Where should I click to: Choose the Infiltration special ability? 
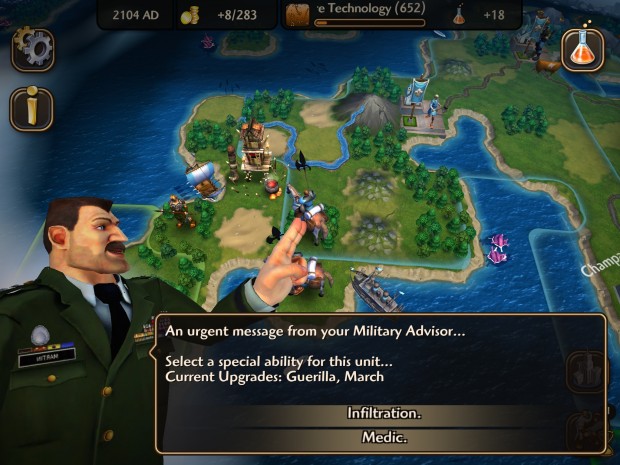[x=384, y=414]
